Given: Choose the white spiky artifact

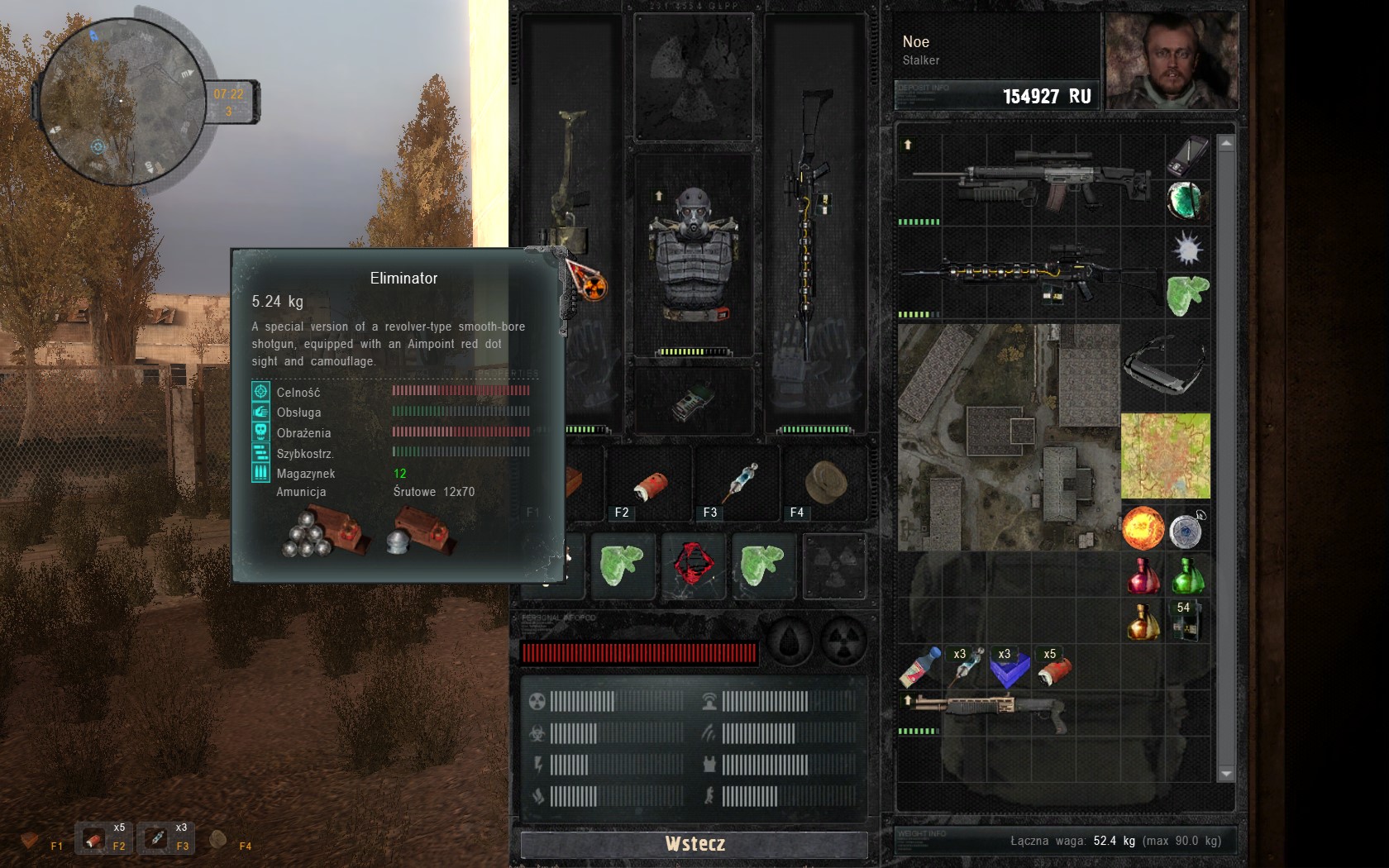Looking at the screenshot, I should pyautogui.click(x=1187, y=247).
